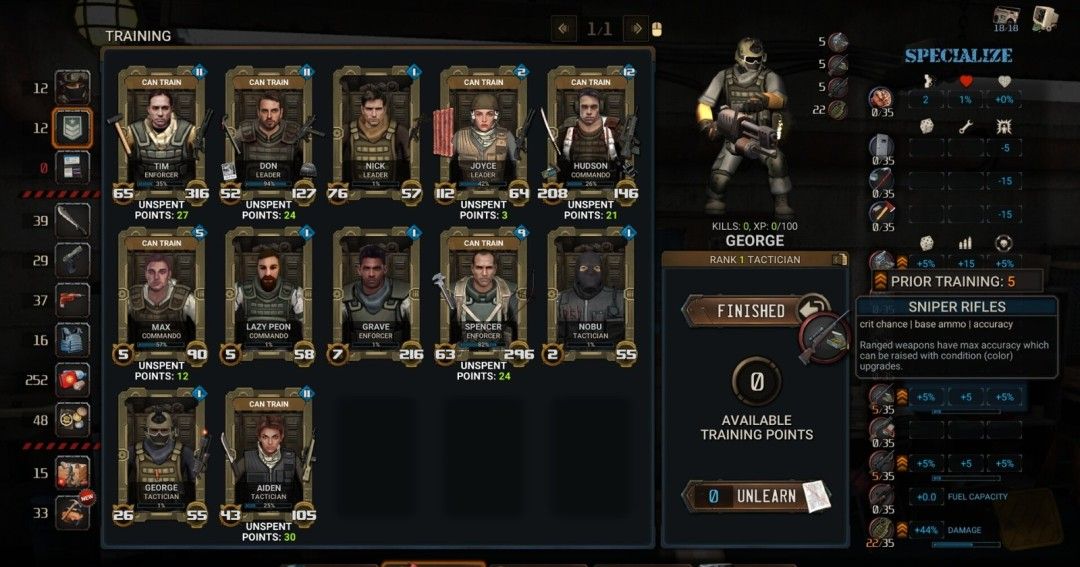The height and width of the screenshot is (567, 1080).
Task: Choose Don the Leader's card
Action: (268, 135)
